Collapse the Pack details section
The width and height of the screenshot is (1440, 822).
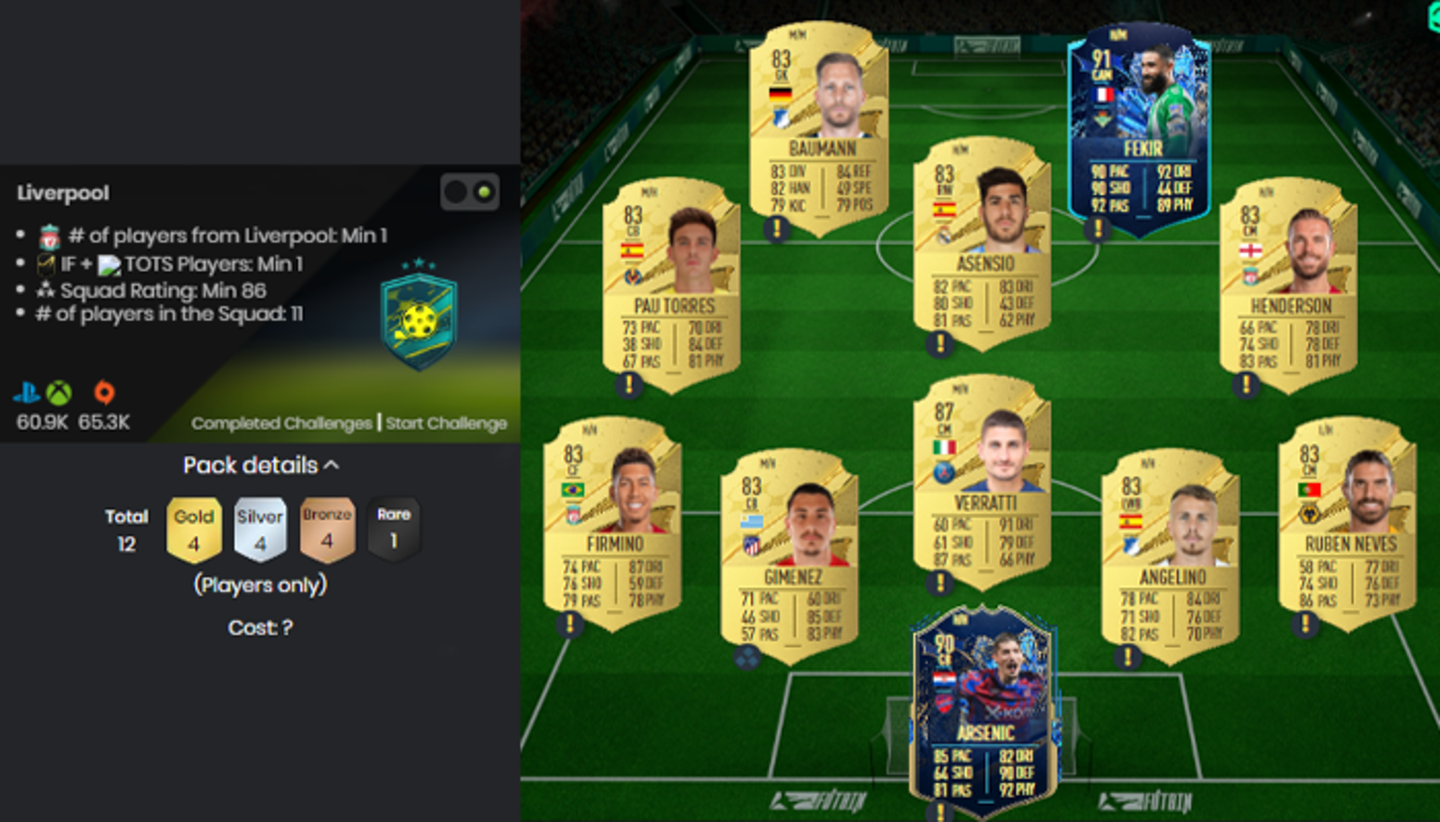click(333, 464)
